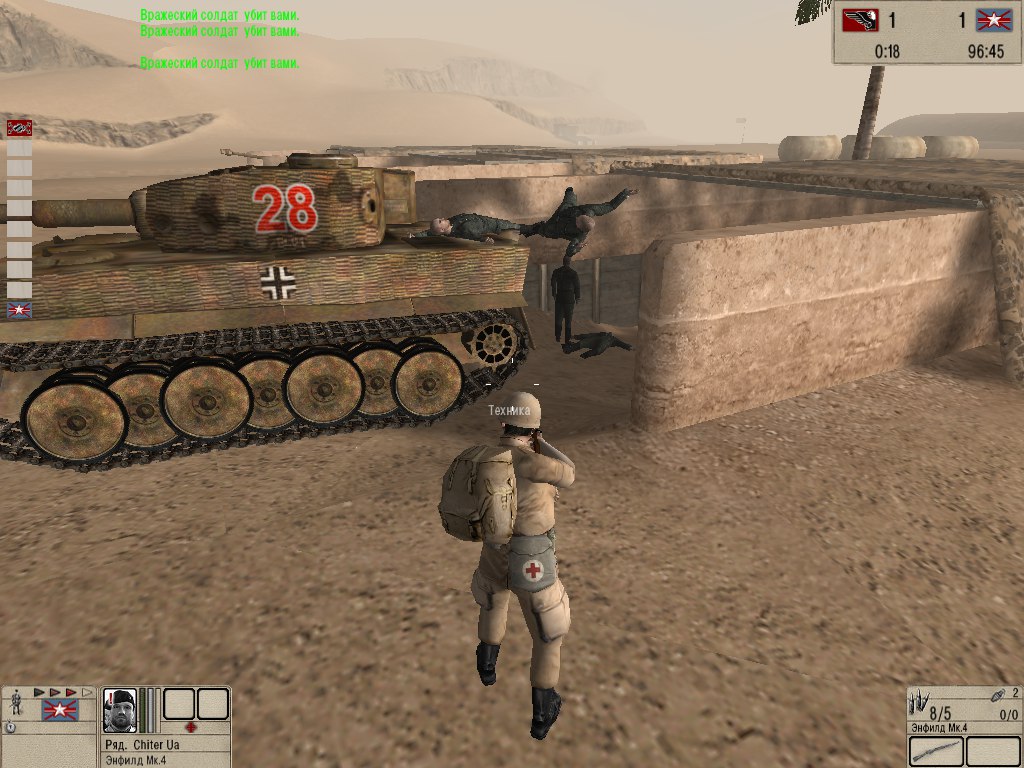Screen dimensions: 1024x768
Task: Click the red cross medic indicator
Action: tap(191, 727)
